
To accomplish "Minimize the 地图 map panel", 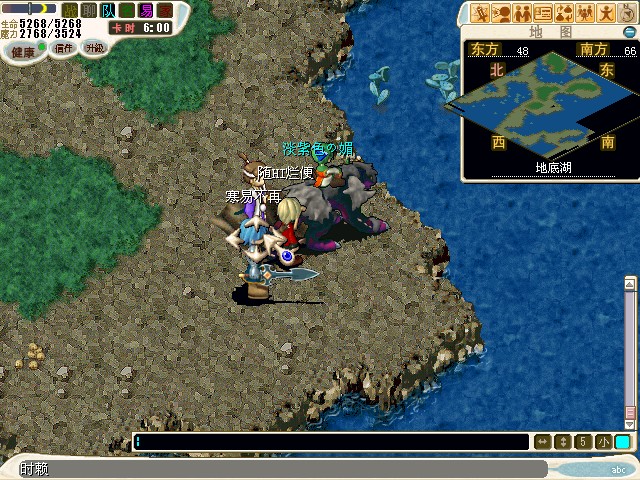I will (629, 32).
